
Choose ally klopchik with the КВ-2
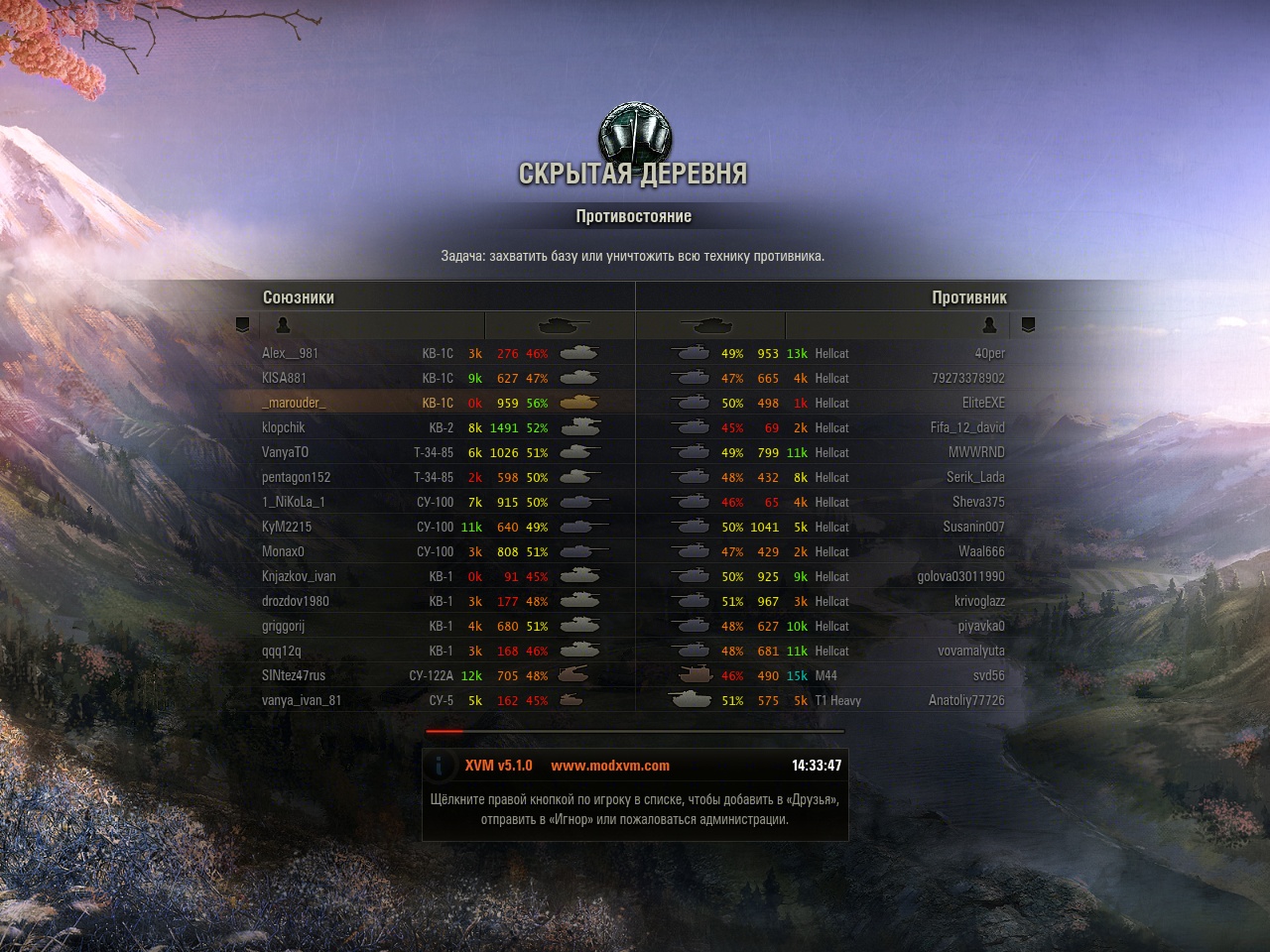pos(284,428)
